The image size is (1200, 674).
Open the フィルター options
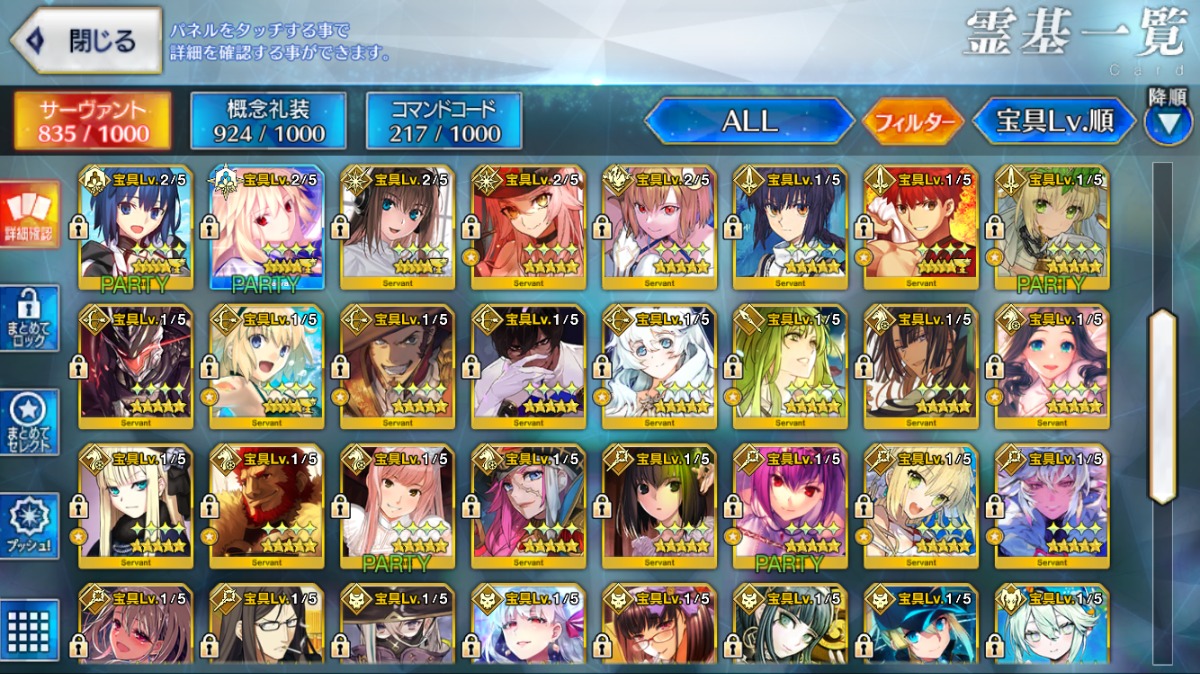click(913, 123)
